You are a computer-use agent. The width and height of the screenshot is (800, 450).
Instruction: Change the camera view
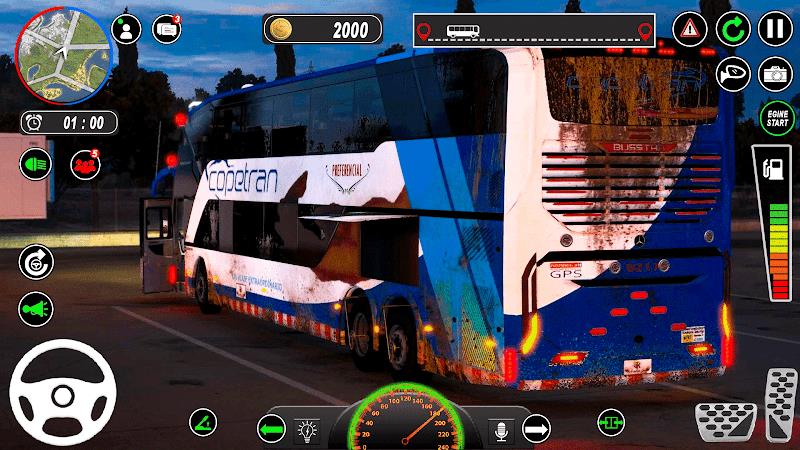(775, 73)
